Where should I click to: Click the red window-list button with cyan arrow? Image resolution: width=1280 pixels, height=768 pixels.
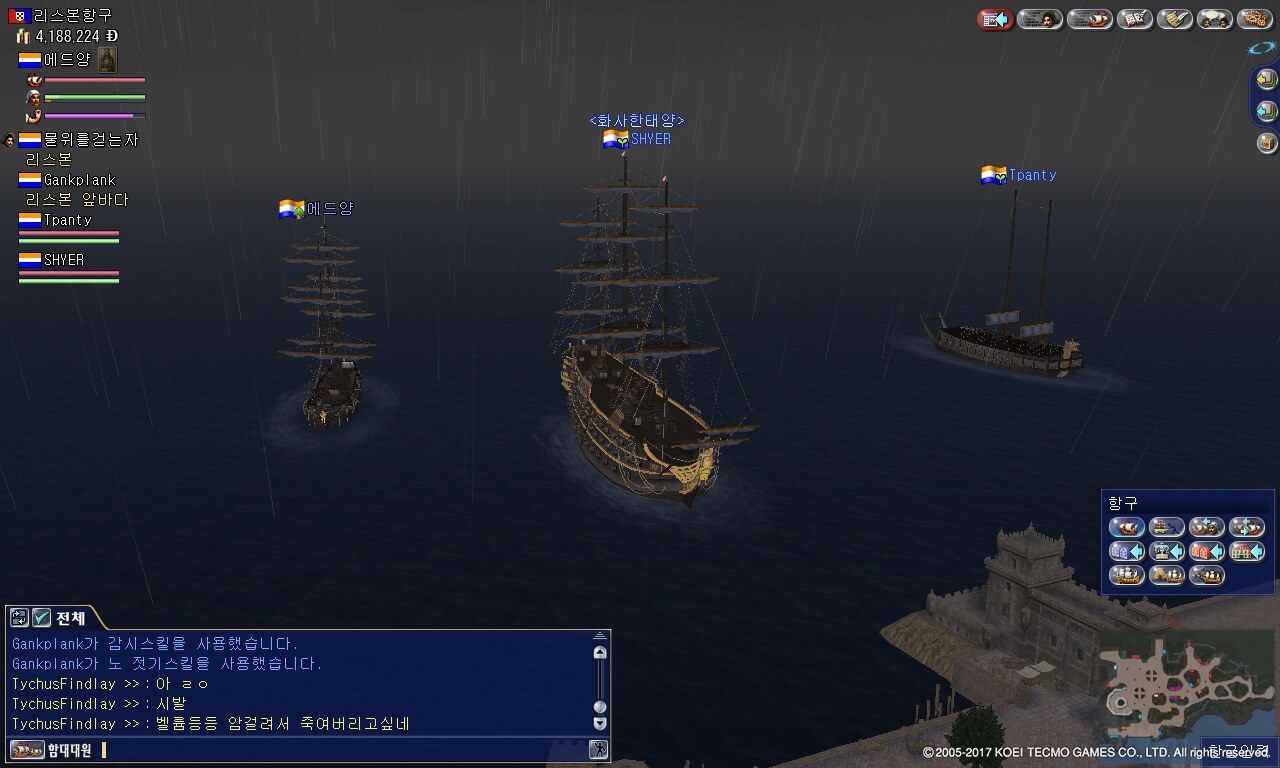coord(994,19)
